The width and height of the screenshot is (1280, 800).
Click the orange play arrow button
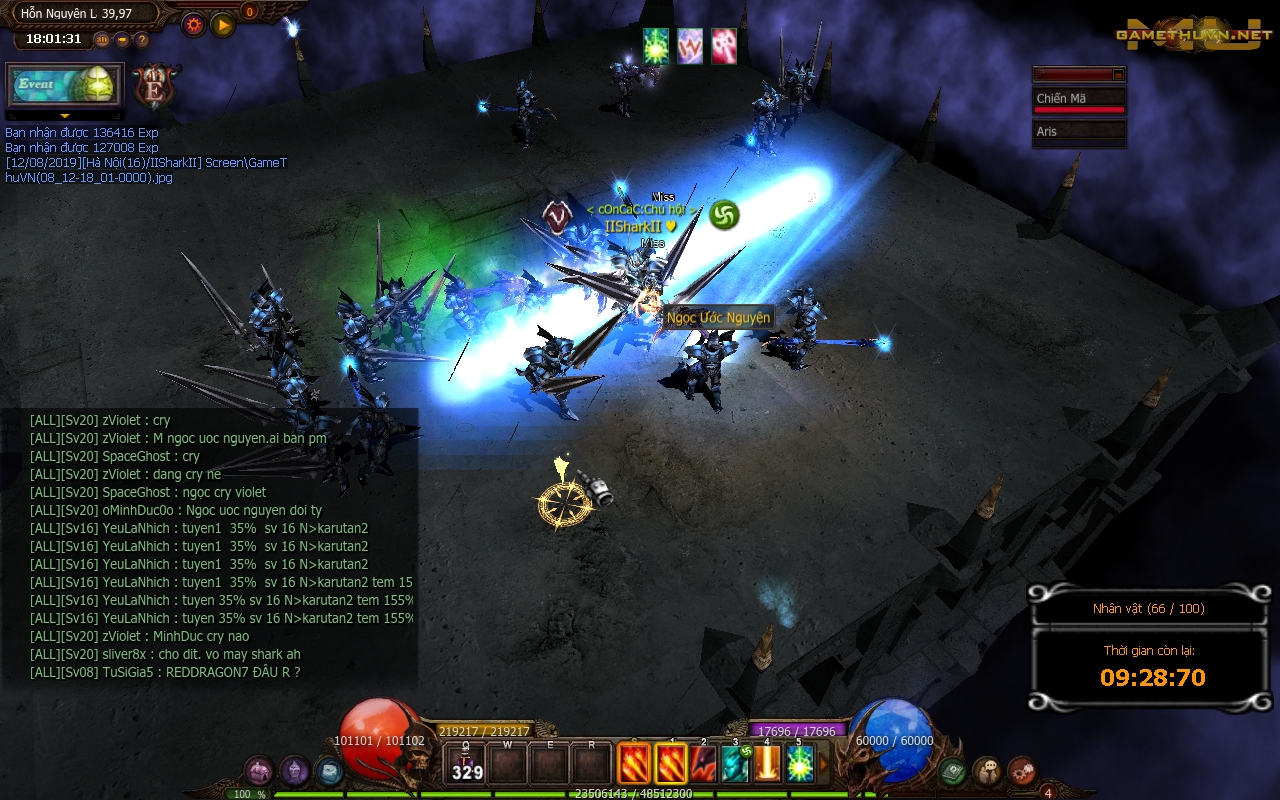(223, 24)
